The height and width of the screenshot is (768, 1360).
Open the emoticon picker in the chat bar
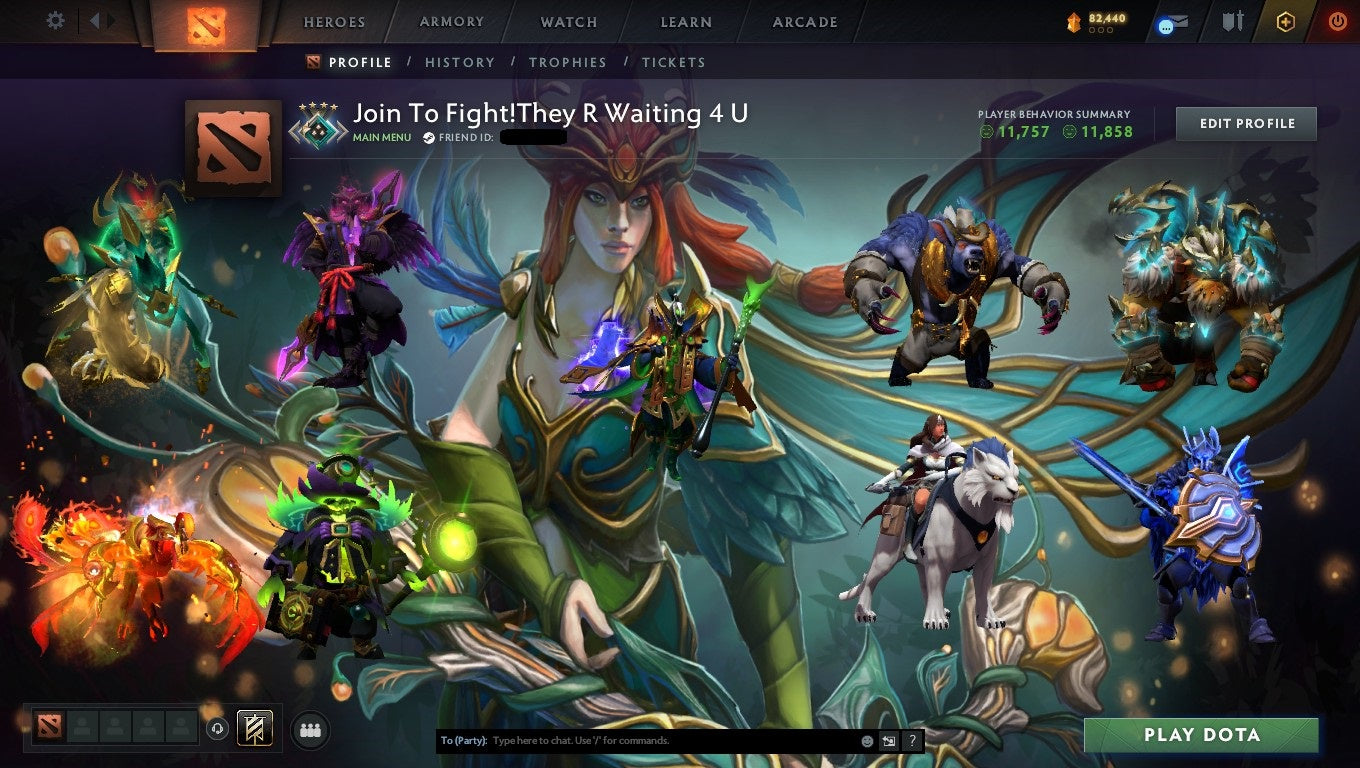pyautogui.click(x=866, y=740)
